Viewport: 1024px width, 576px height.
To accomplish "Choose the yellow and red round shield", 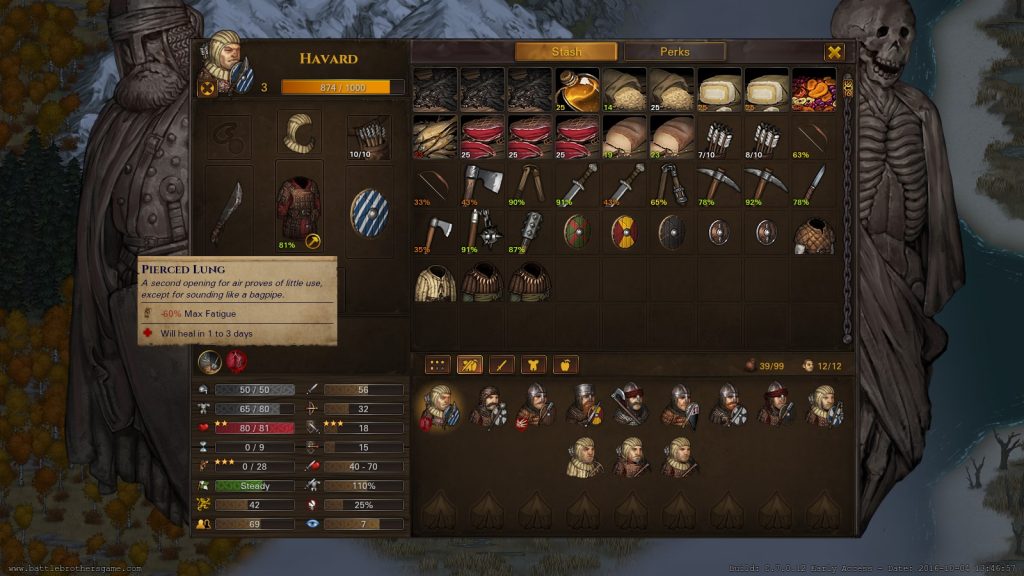I will click(x=625, y=232).
